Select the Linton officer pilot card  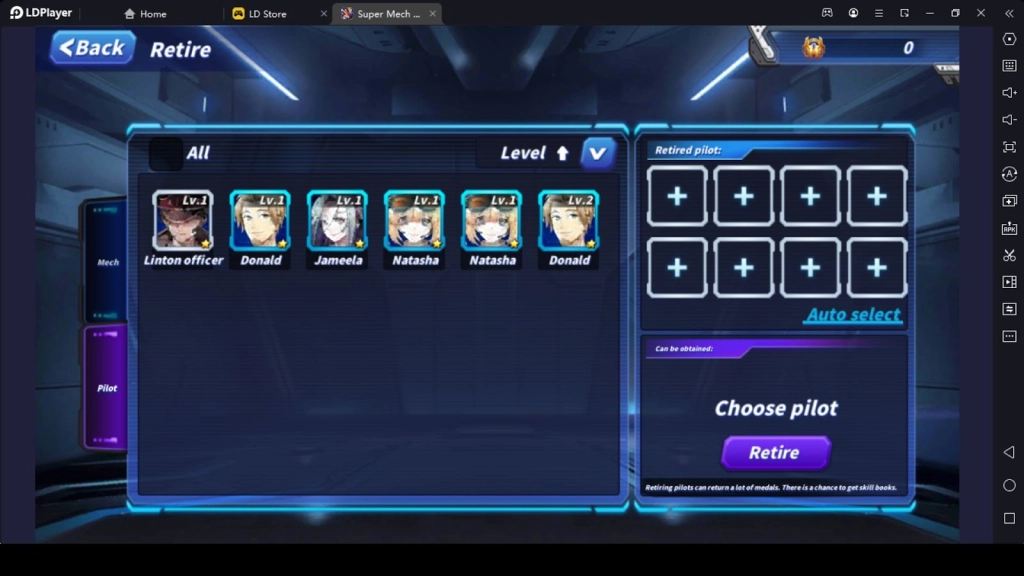[x=183, y=220]
